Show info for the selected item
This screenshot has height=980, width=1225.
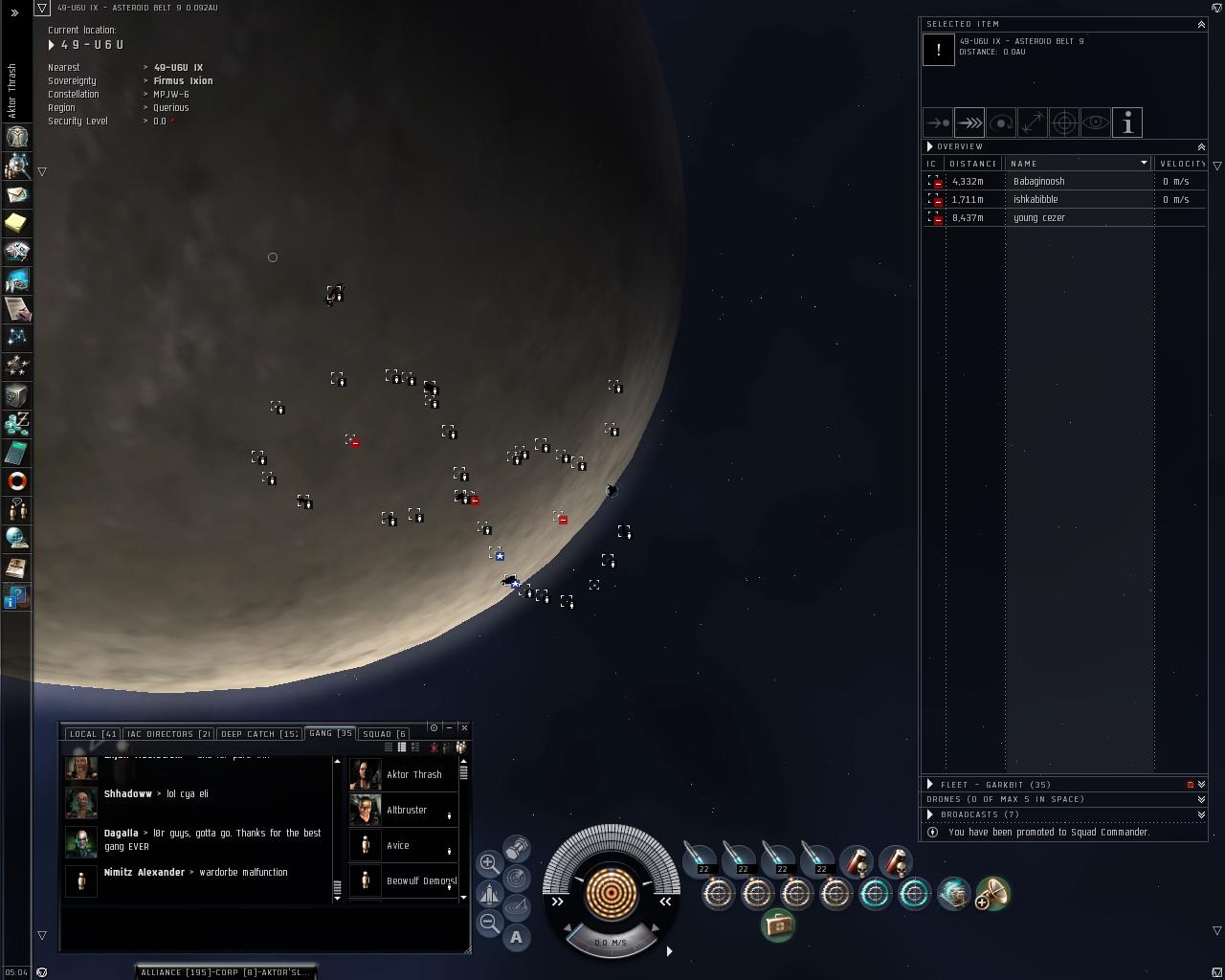coord(1127,122)
